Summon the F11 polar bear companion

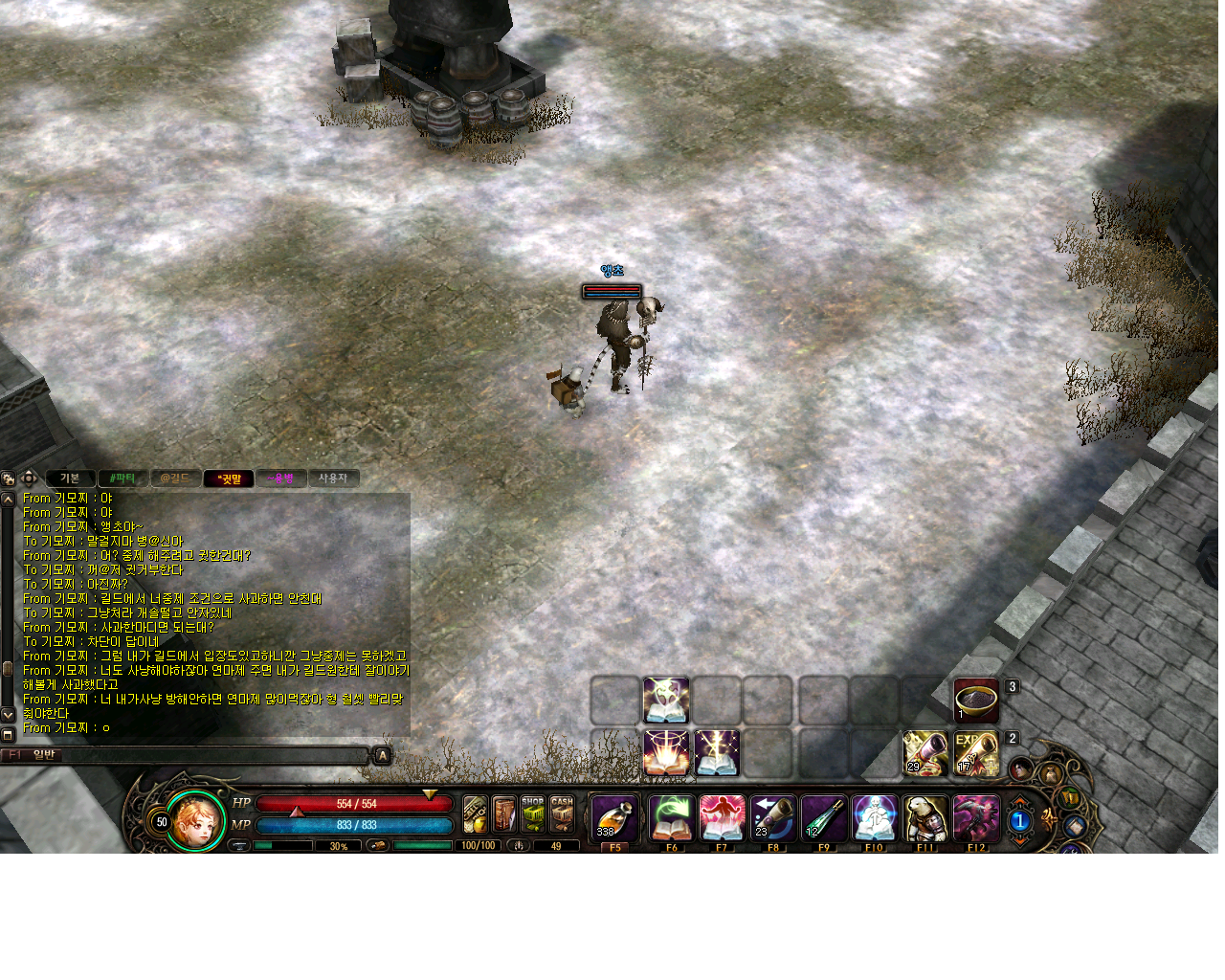click(924, 816)
